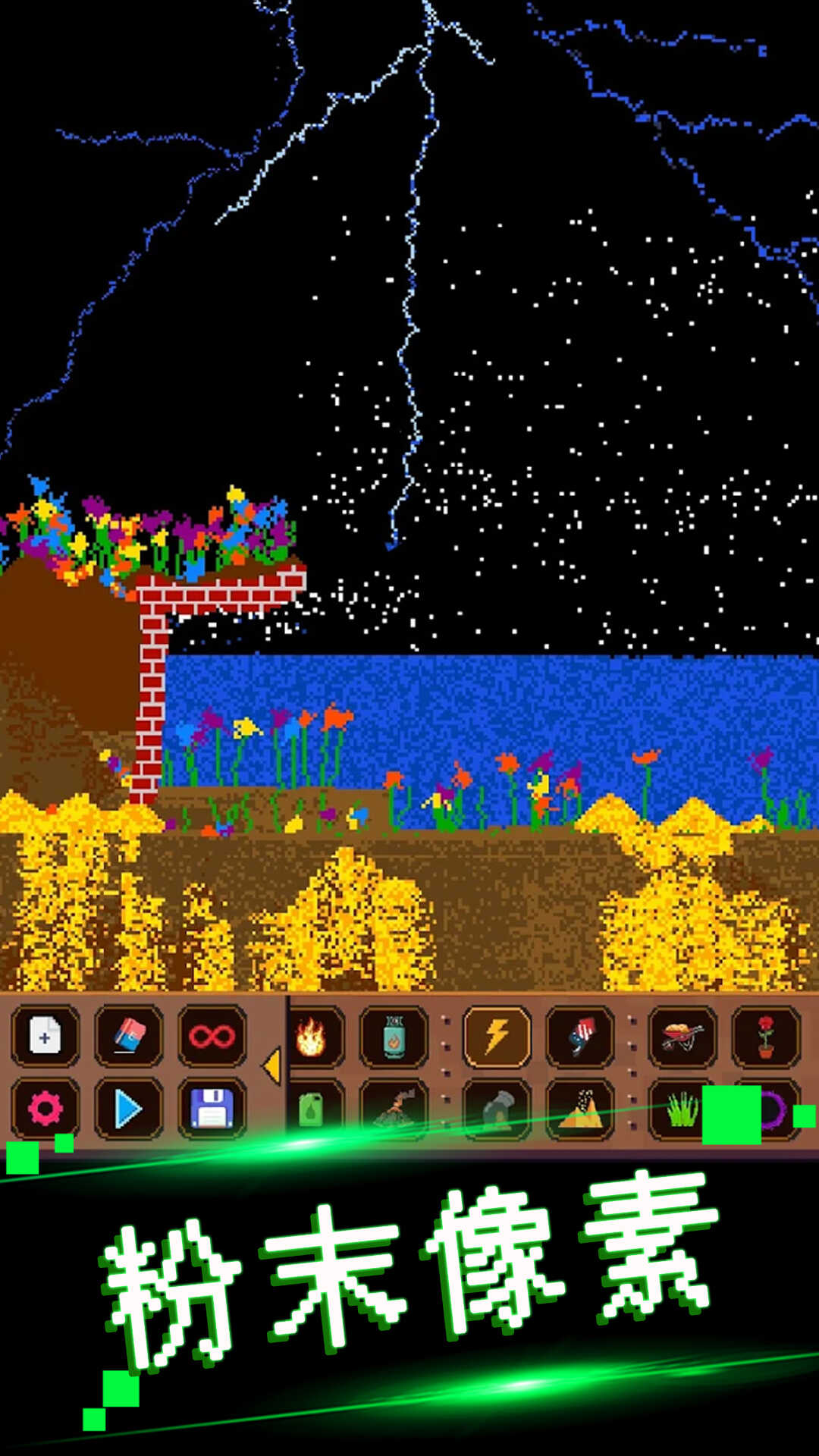Toggle the red infinity symbol button
Screen dimensions: 819x1456
pos(212,1036)
